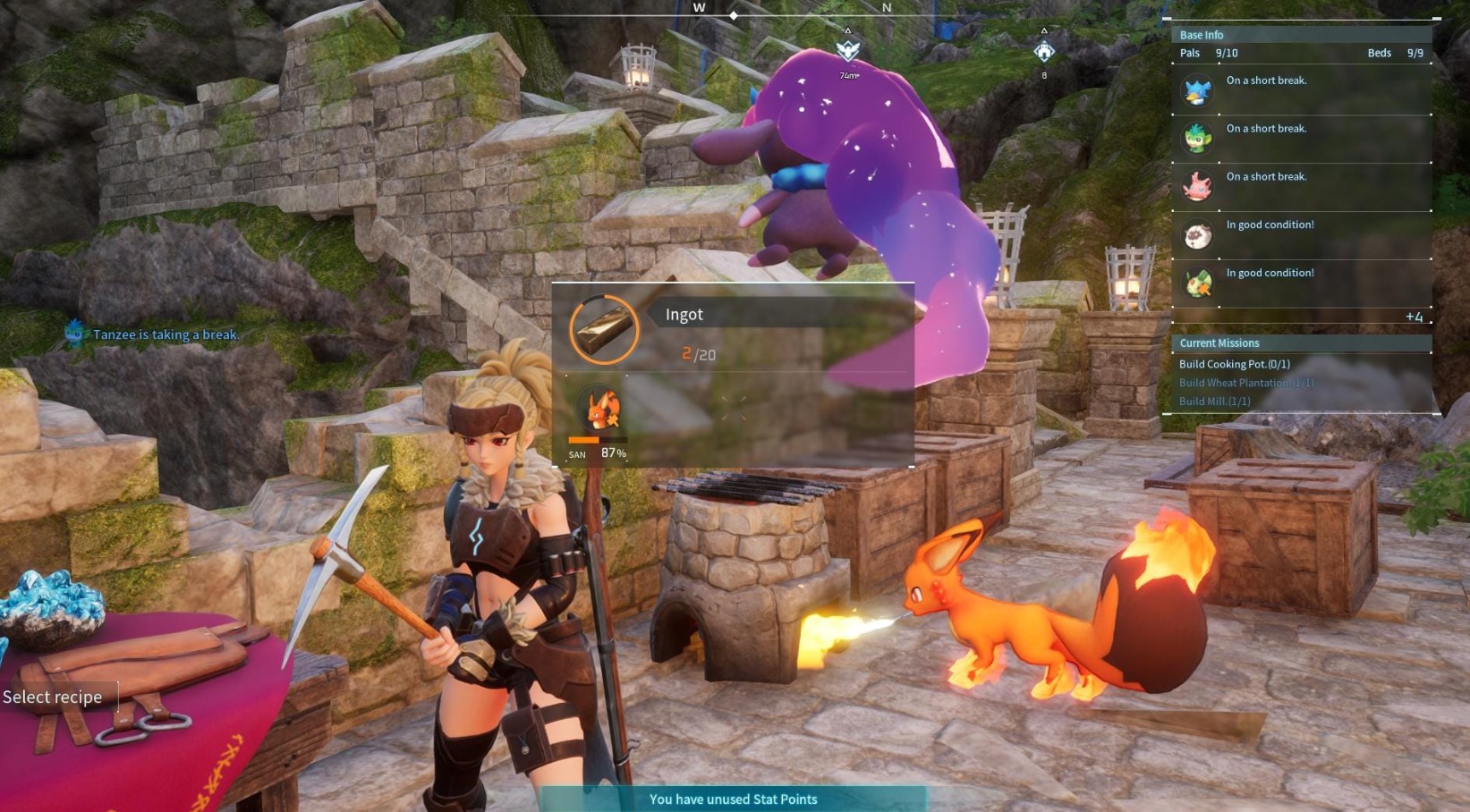
Task: Select the Build Mill mission entry
Action: click(x=1214, y=402)
